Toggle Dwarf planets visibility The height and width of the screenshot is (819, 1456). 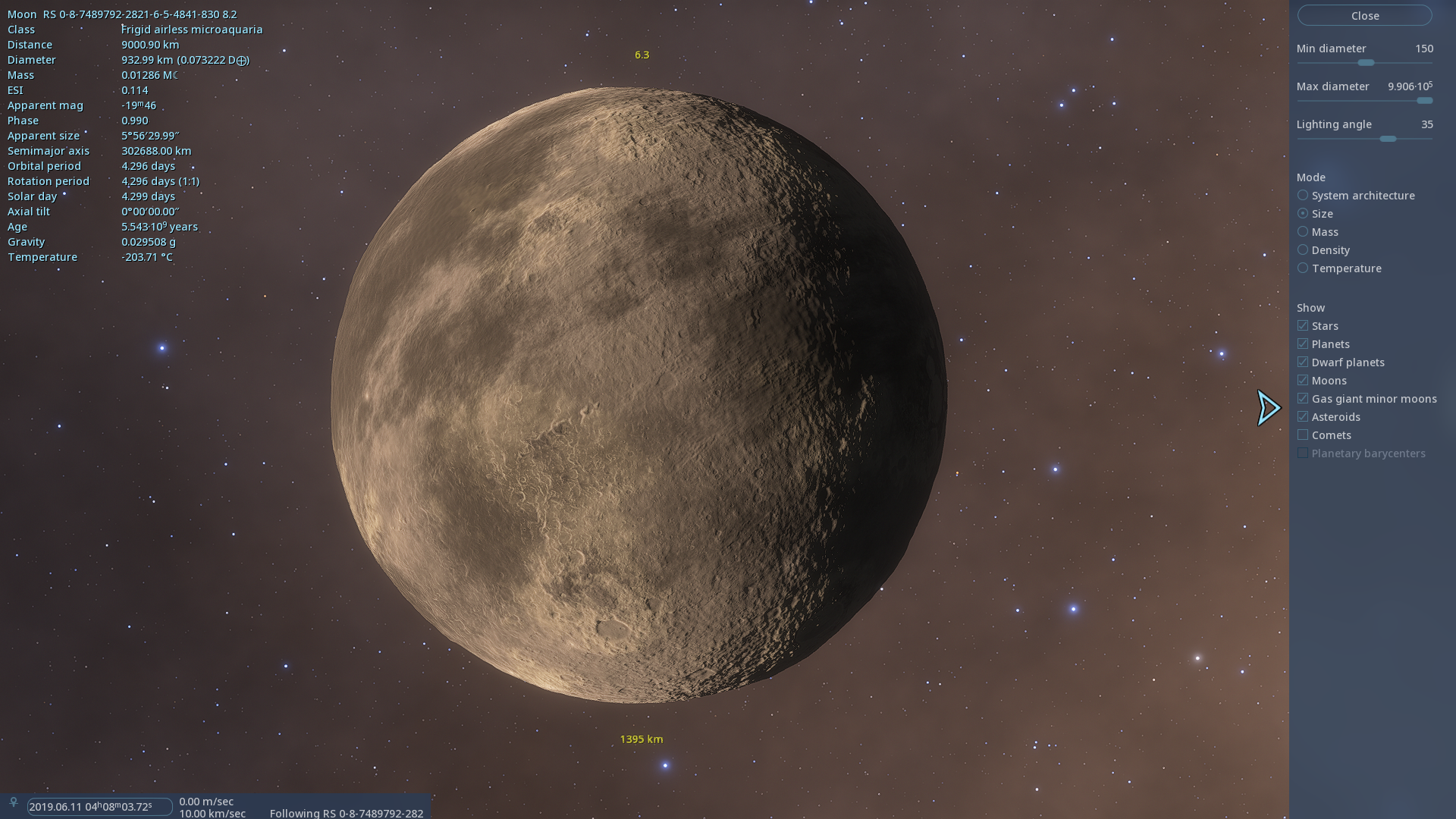point(1303,362)
